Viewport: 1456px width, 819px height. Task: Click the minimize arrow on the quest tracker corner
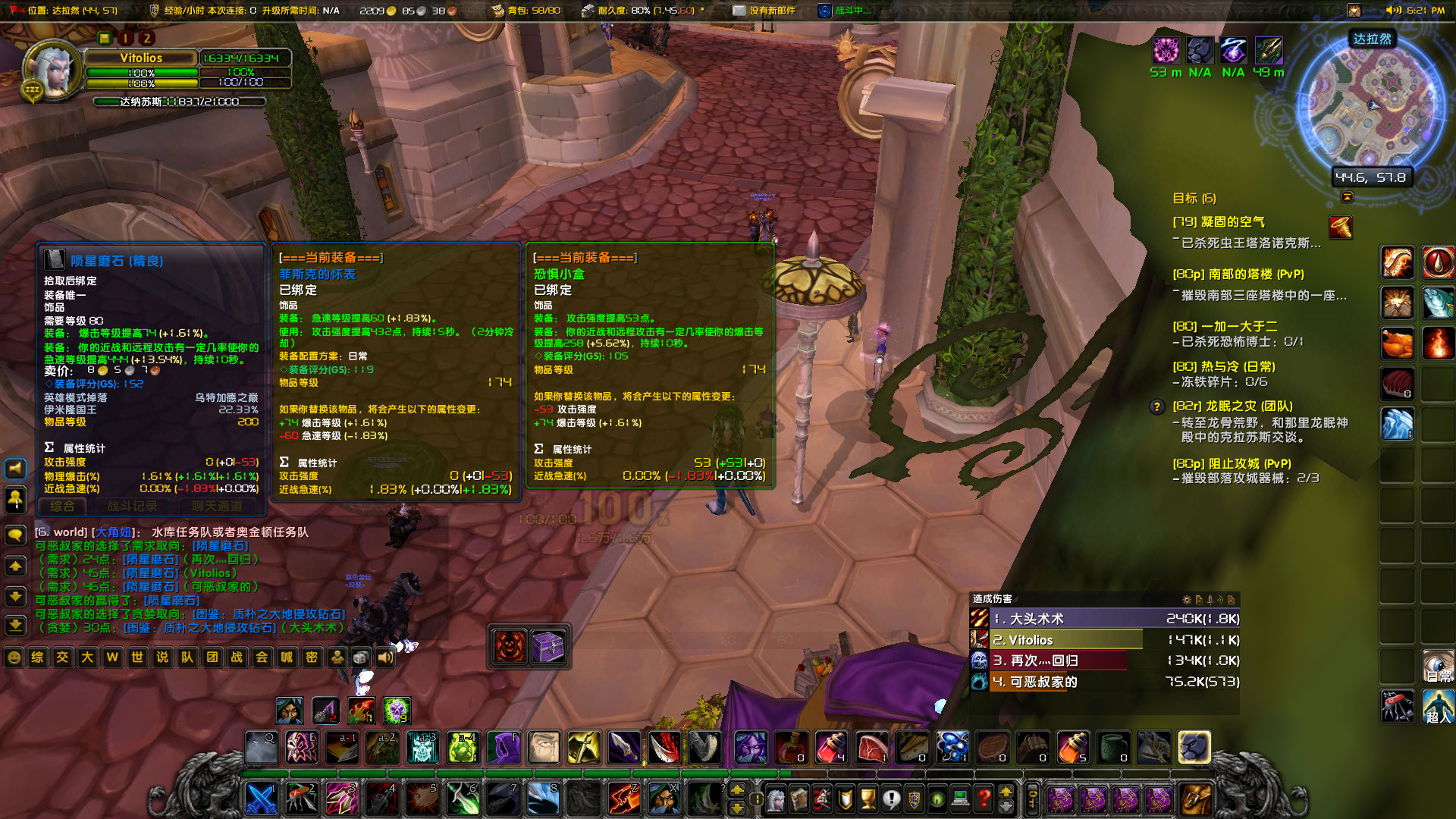1347,197
